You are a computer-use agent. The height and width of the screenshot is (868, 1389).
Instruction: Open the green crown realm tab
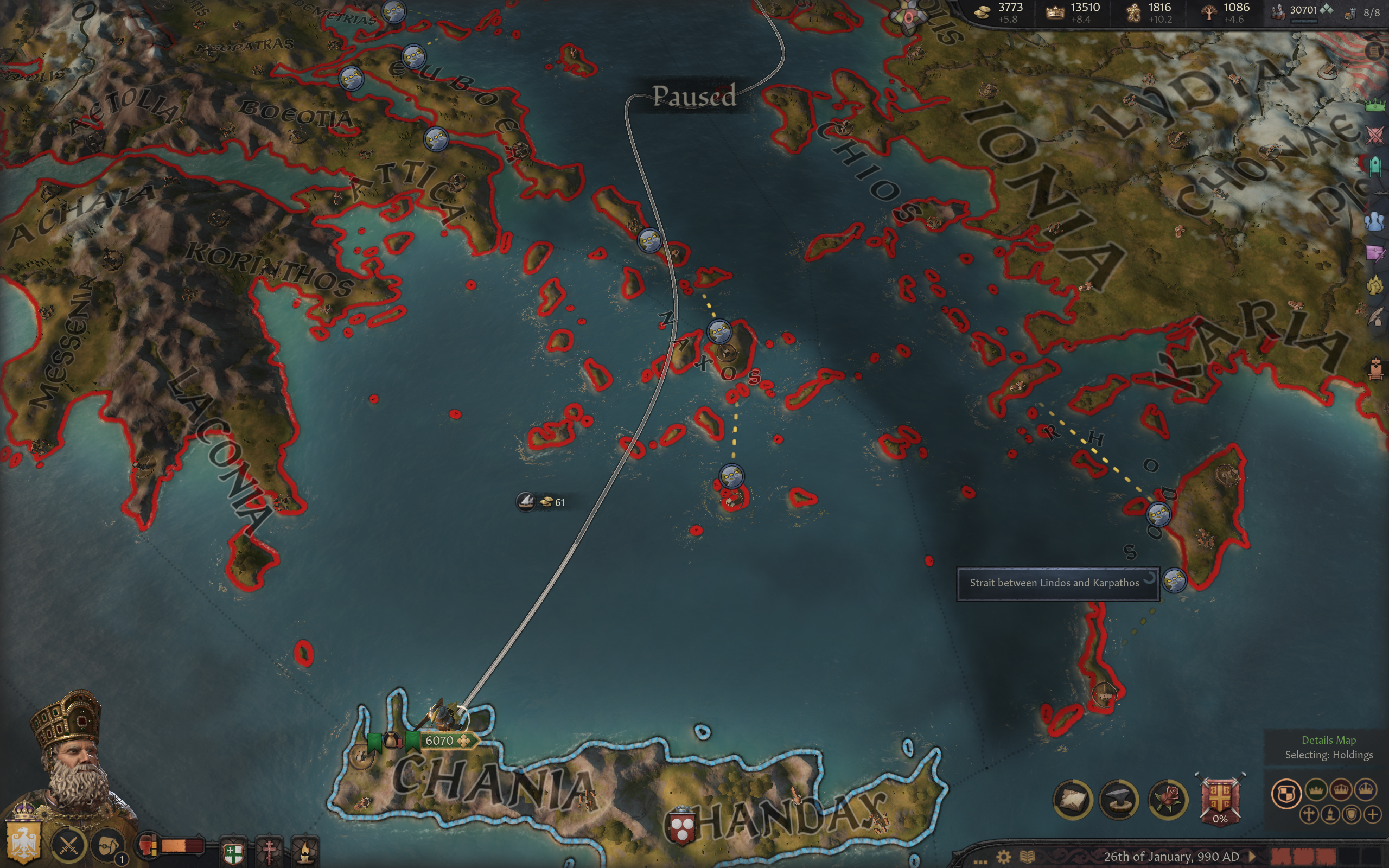tap(1375, 105)
